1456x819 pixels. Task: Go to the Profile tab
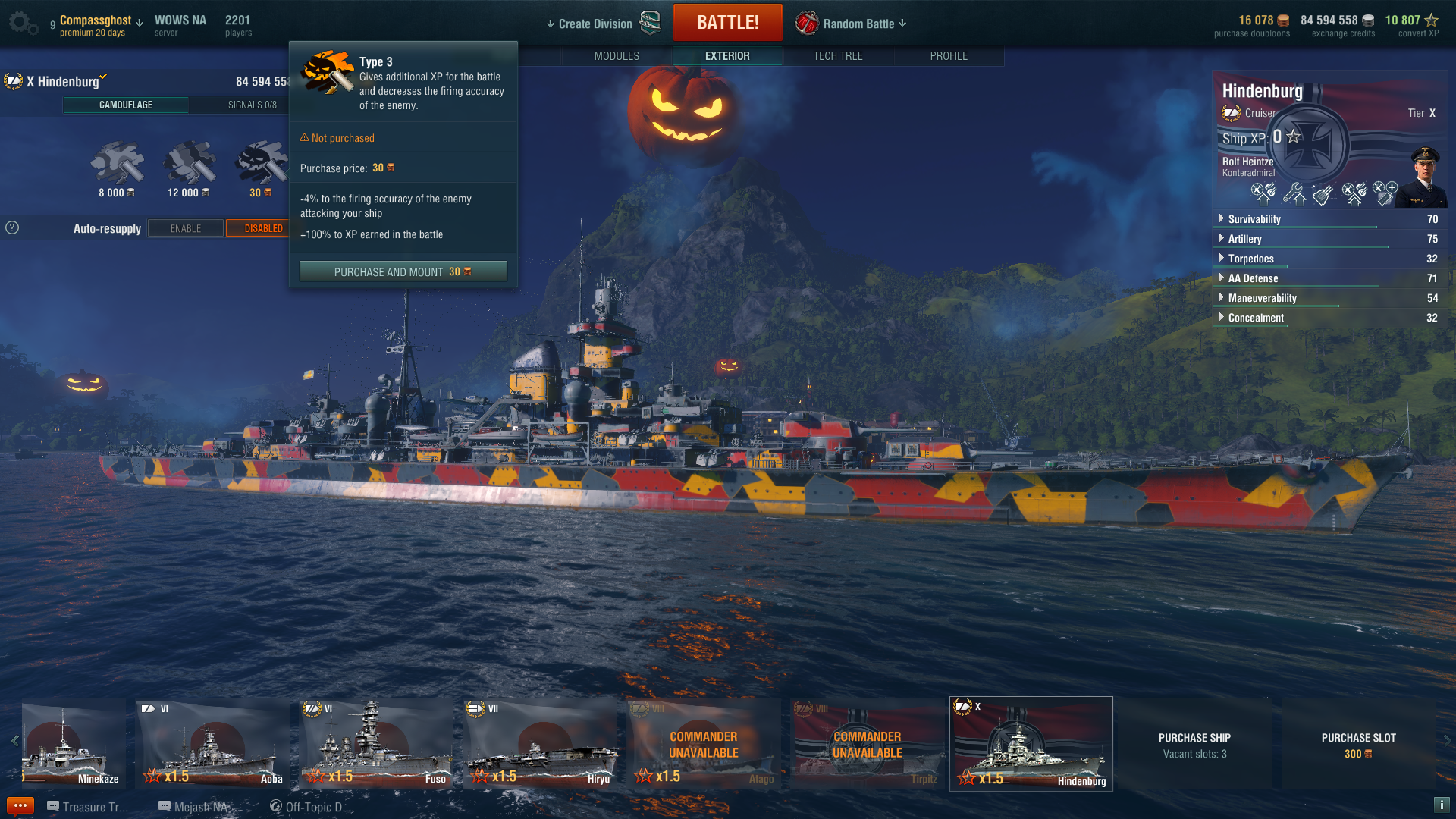[949, 56]
